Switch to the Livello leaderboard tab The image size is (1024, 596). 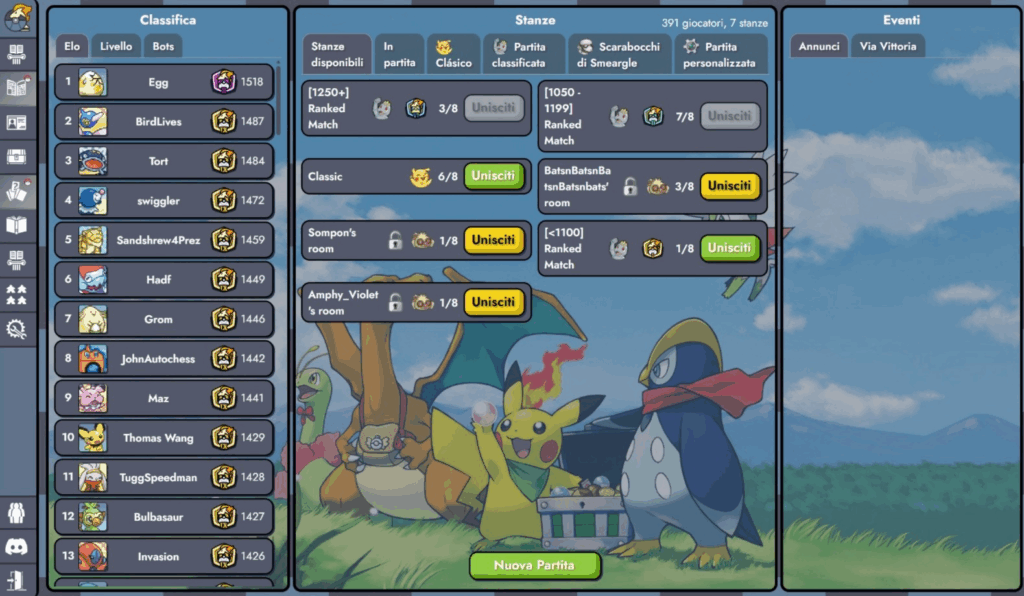coord(116,46)
